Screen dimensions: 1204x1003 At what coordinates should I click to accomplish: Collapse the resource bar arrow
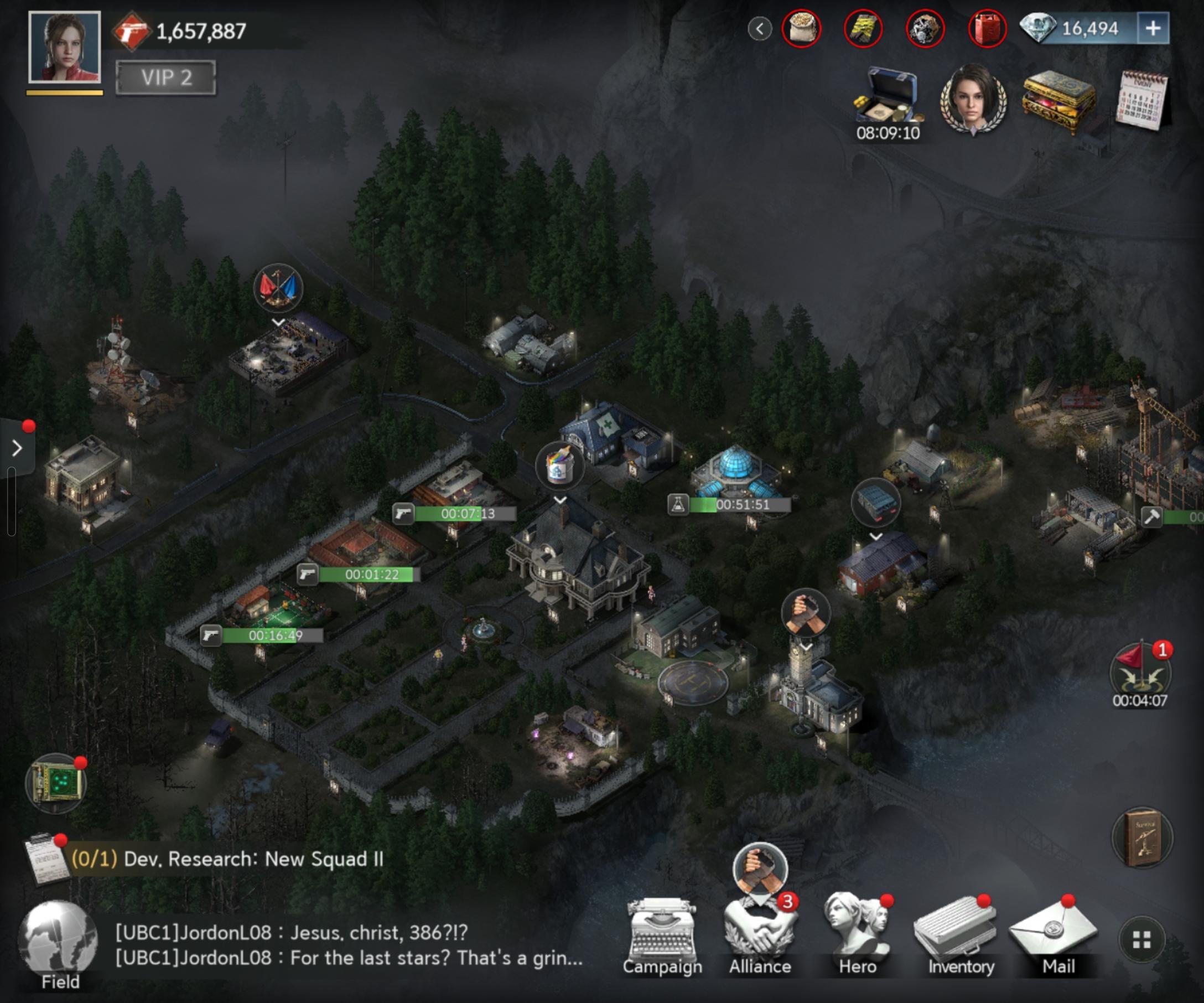pyautogui.click(x=760, y=29)
